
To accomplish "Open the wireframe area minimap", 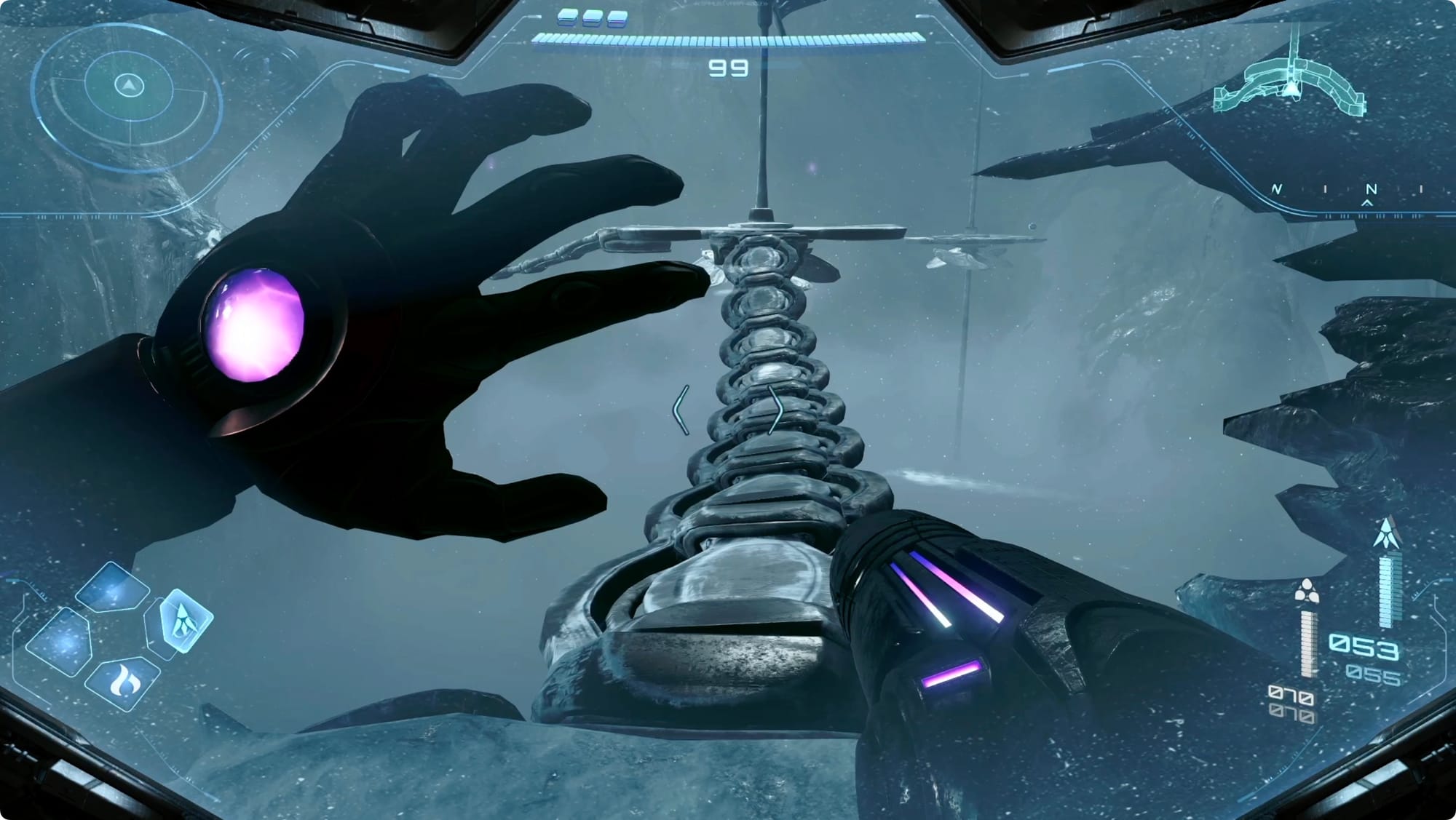I will click(x=1290, y=86).
